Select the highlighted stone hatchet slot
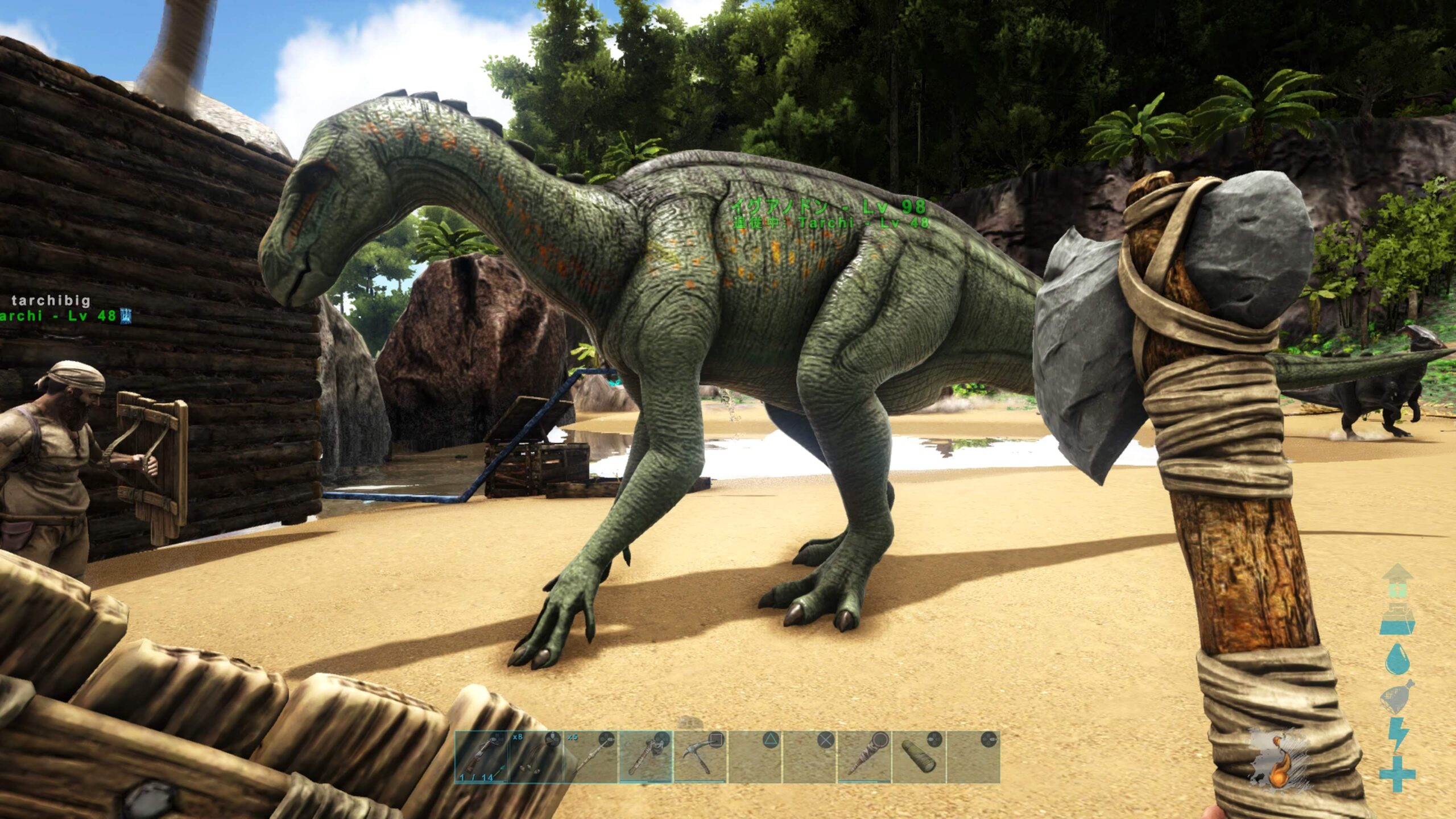The image size is (1456, 819). 645,757
